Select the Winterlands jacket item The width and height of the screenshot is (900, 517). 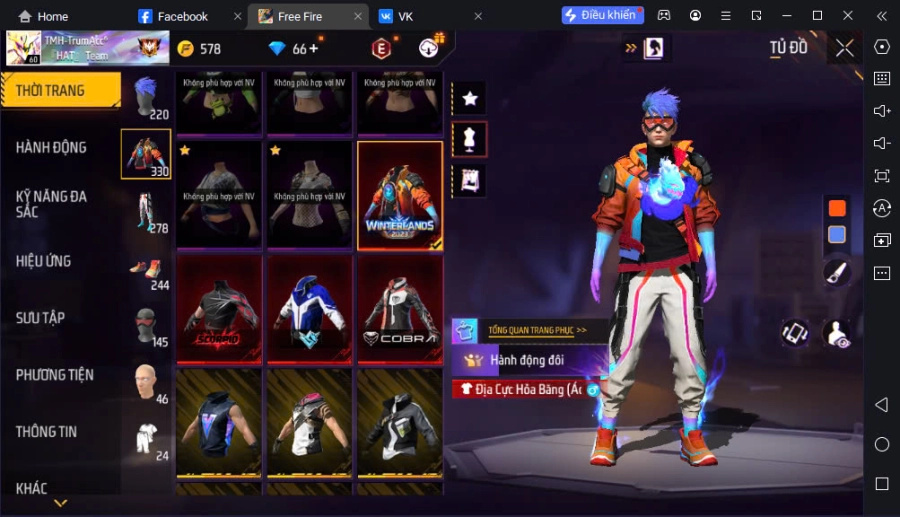(400, 195)
